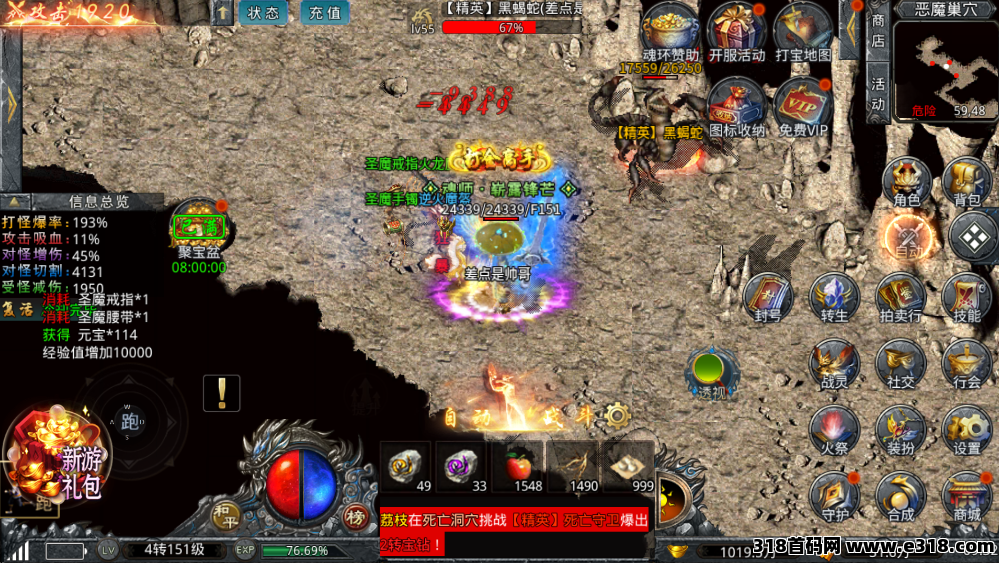Image resolution: width=999 pixels, height=563 pixels.
Task: Open the 开服活动 gift box
Action: [x=736, y=32]
